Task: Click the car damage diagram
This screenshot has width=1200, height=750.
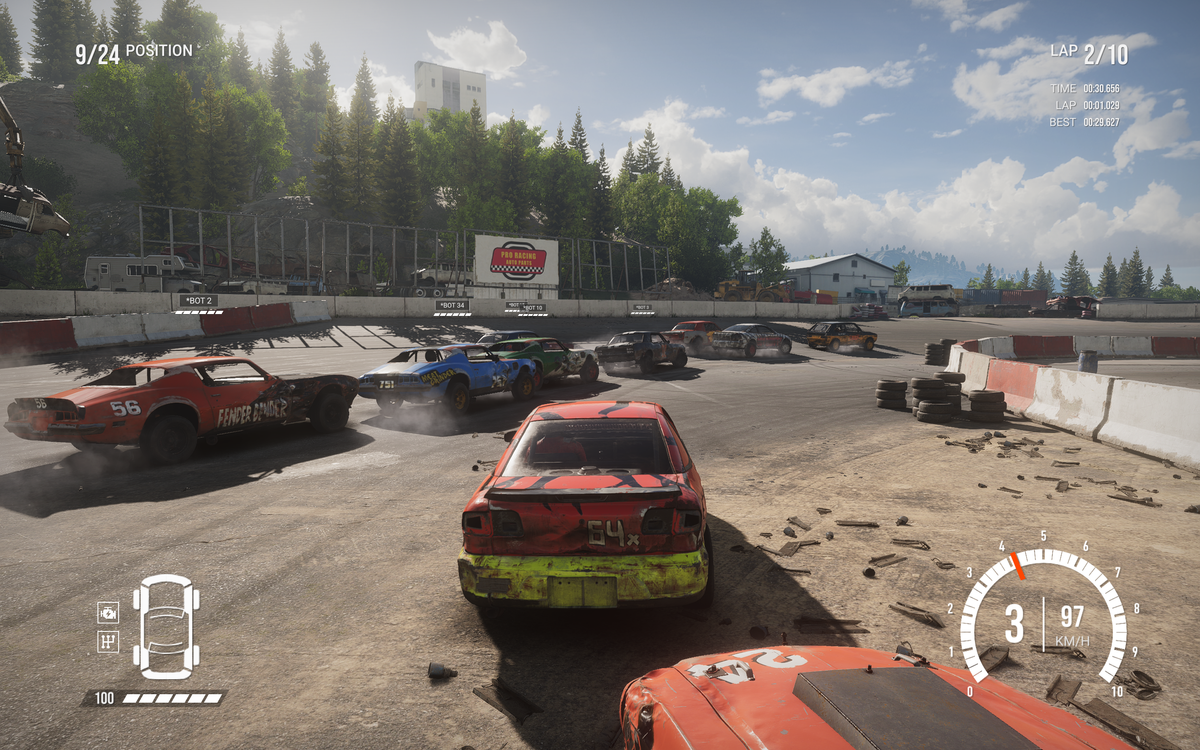Action: click(166, 626)
